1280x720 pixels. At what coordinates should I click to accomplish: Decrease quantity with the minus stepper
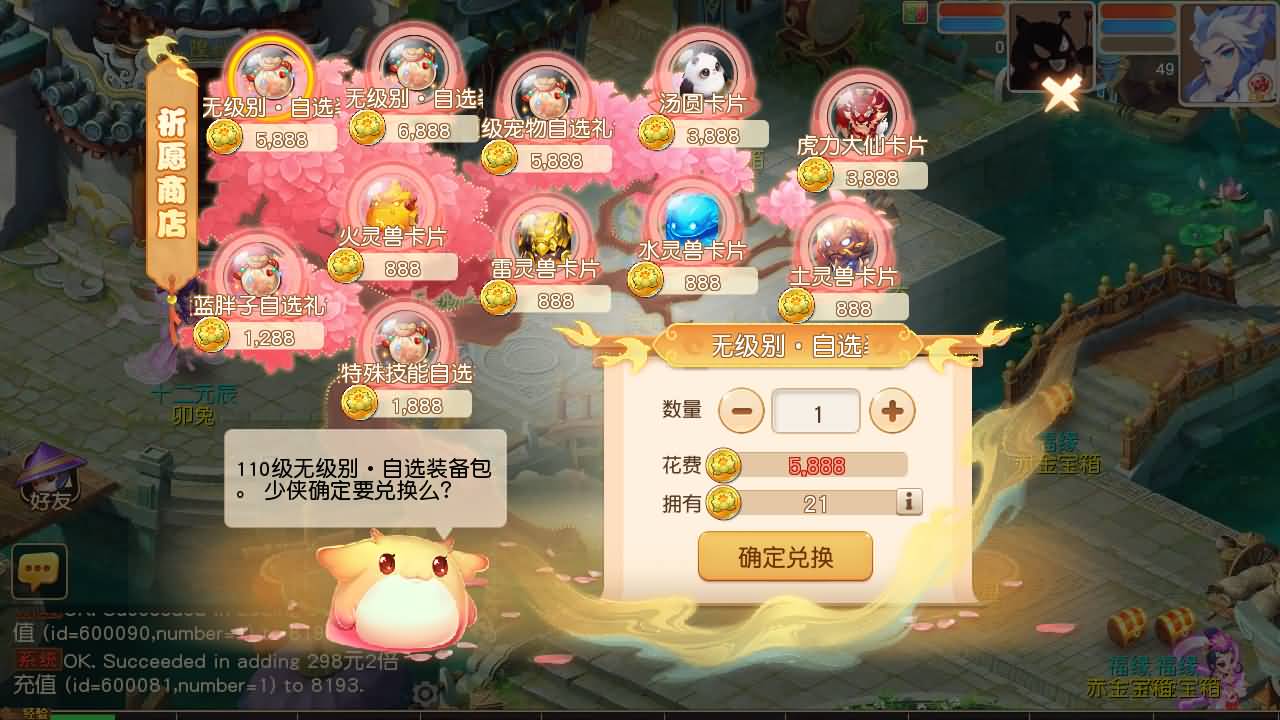(x=742, y=410)
